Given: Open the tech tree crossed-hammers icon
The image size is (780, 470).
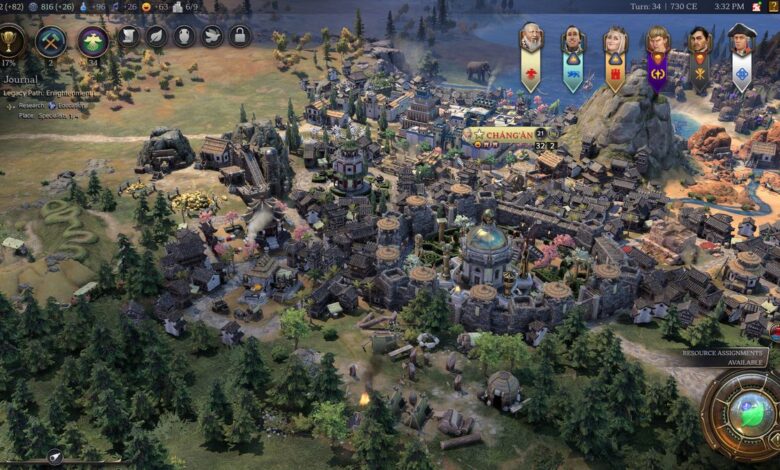Looking at the screenshot, I should coord(50,41).
